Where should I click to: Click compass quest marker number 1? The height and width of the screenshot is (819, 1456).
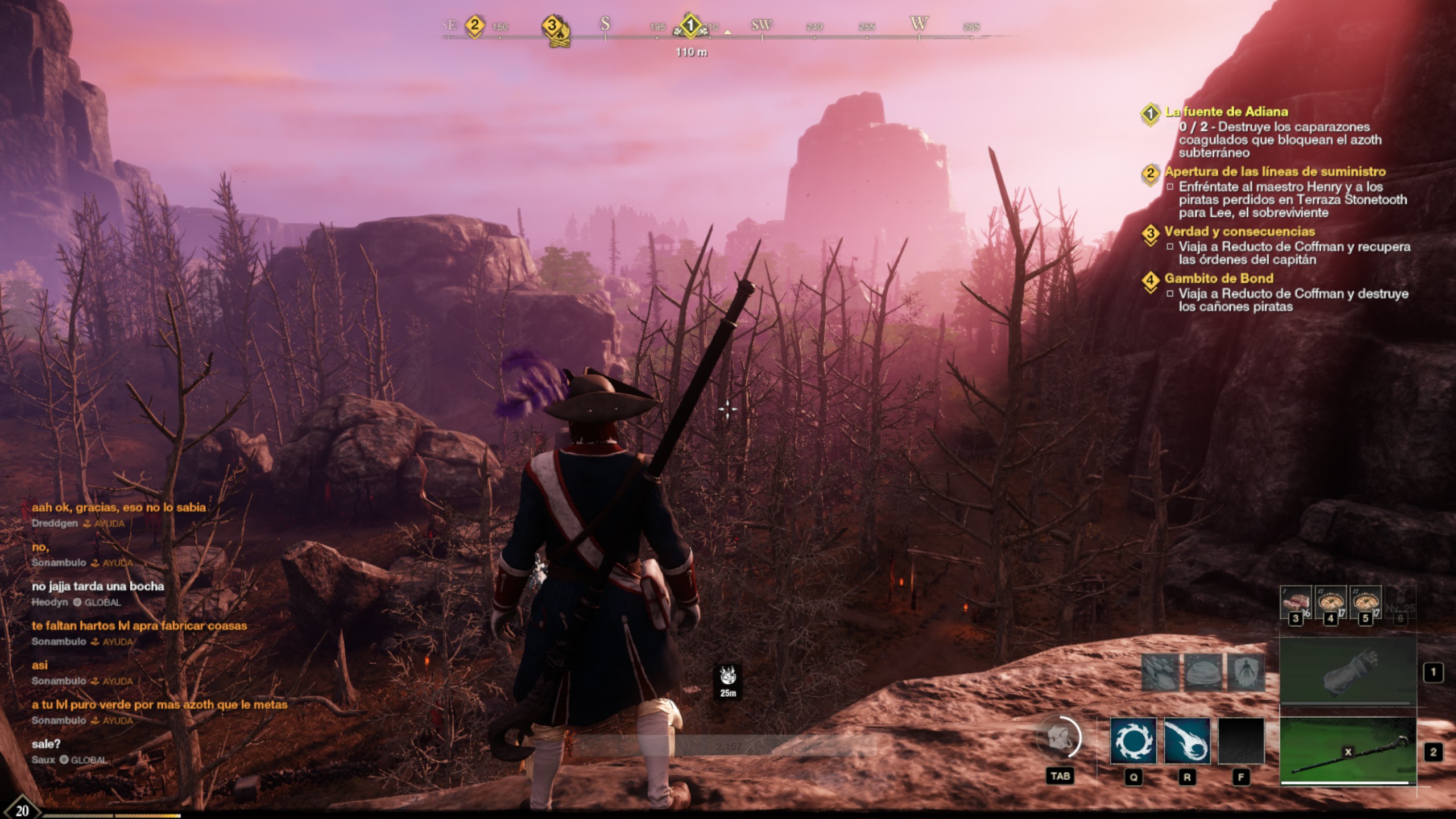point(690,26)
